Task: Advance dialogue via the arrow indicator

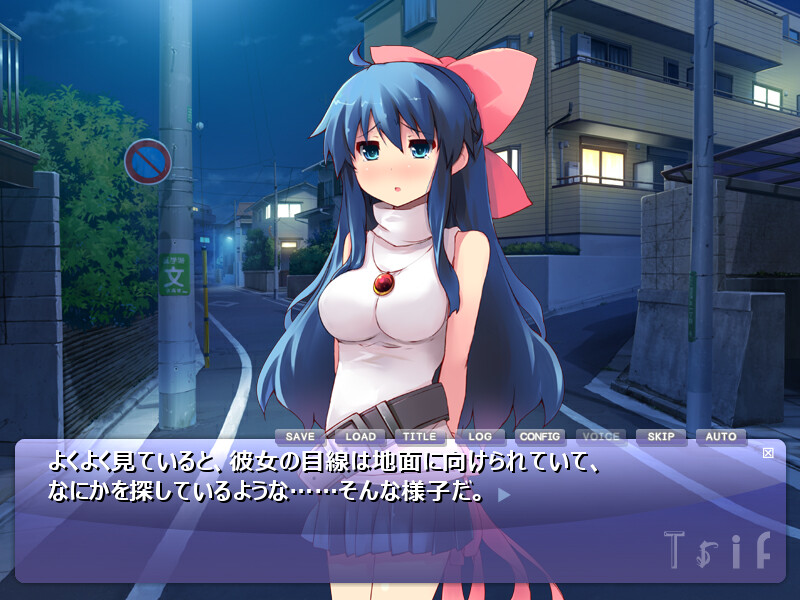Action: (504, 493)
